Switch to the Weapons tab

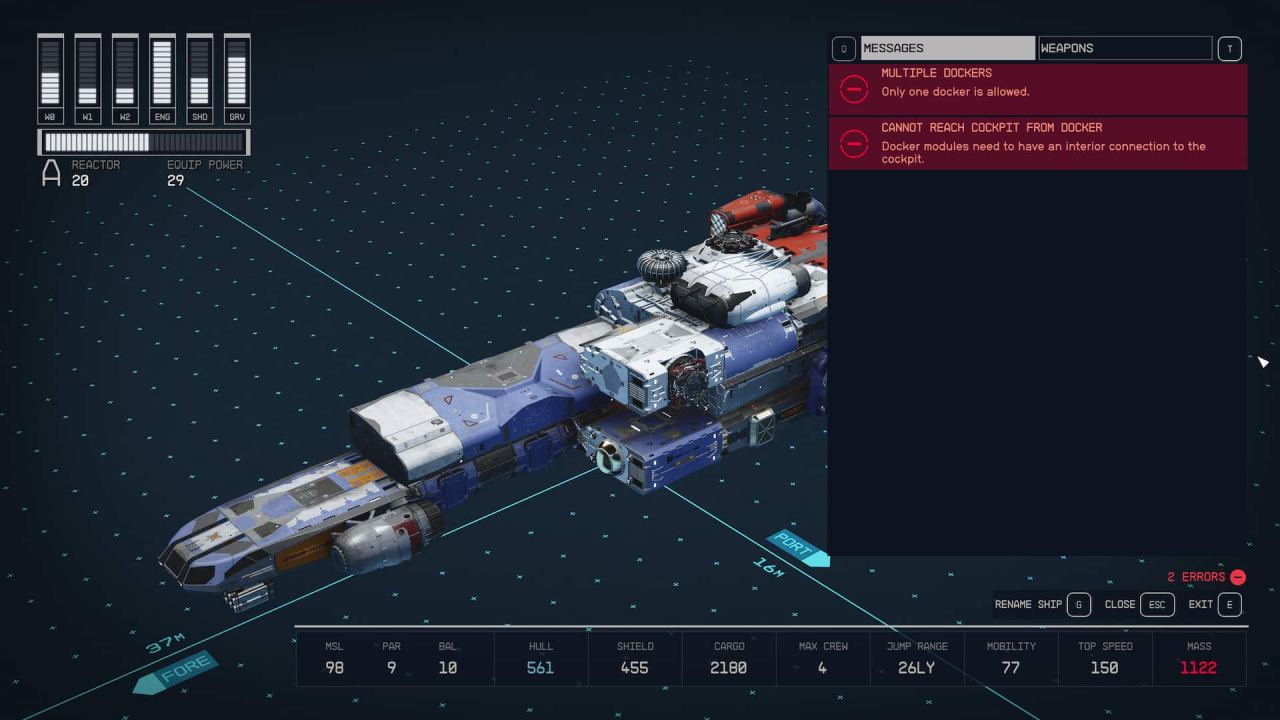tap(1125, 48)
